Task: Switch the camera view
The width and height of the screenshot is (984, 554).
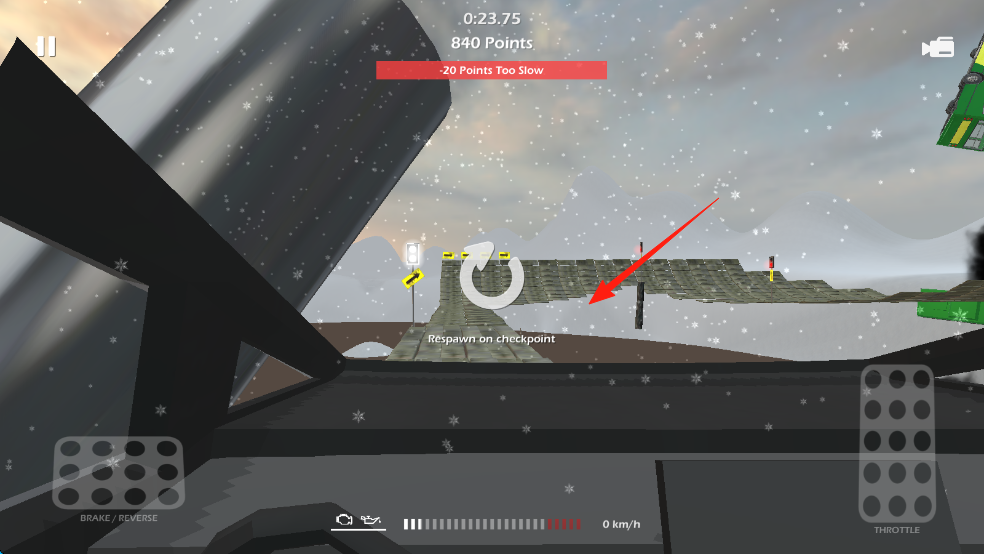Action: click(938, 48)
